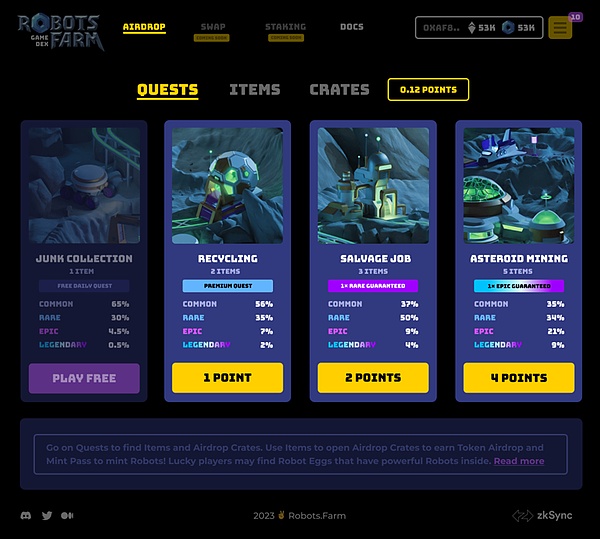Click the Robots Farm logo
Image resolution: width=600 pixels, height=539 pixels.
click(x=58, y=29)
